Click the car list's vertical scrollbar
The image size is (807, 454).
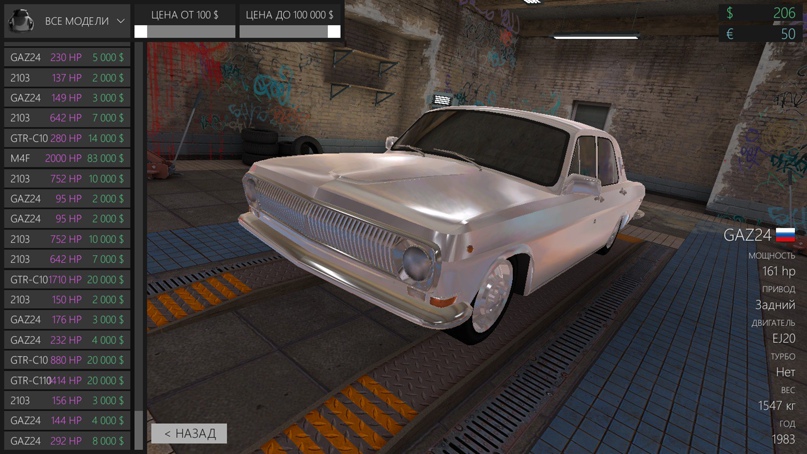[139, 240]
